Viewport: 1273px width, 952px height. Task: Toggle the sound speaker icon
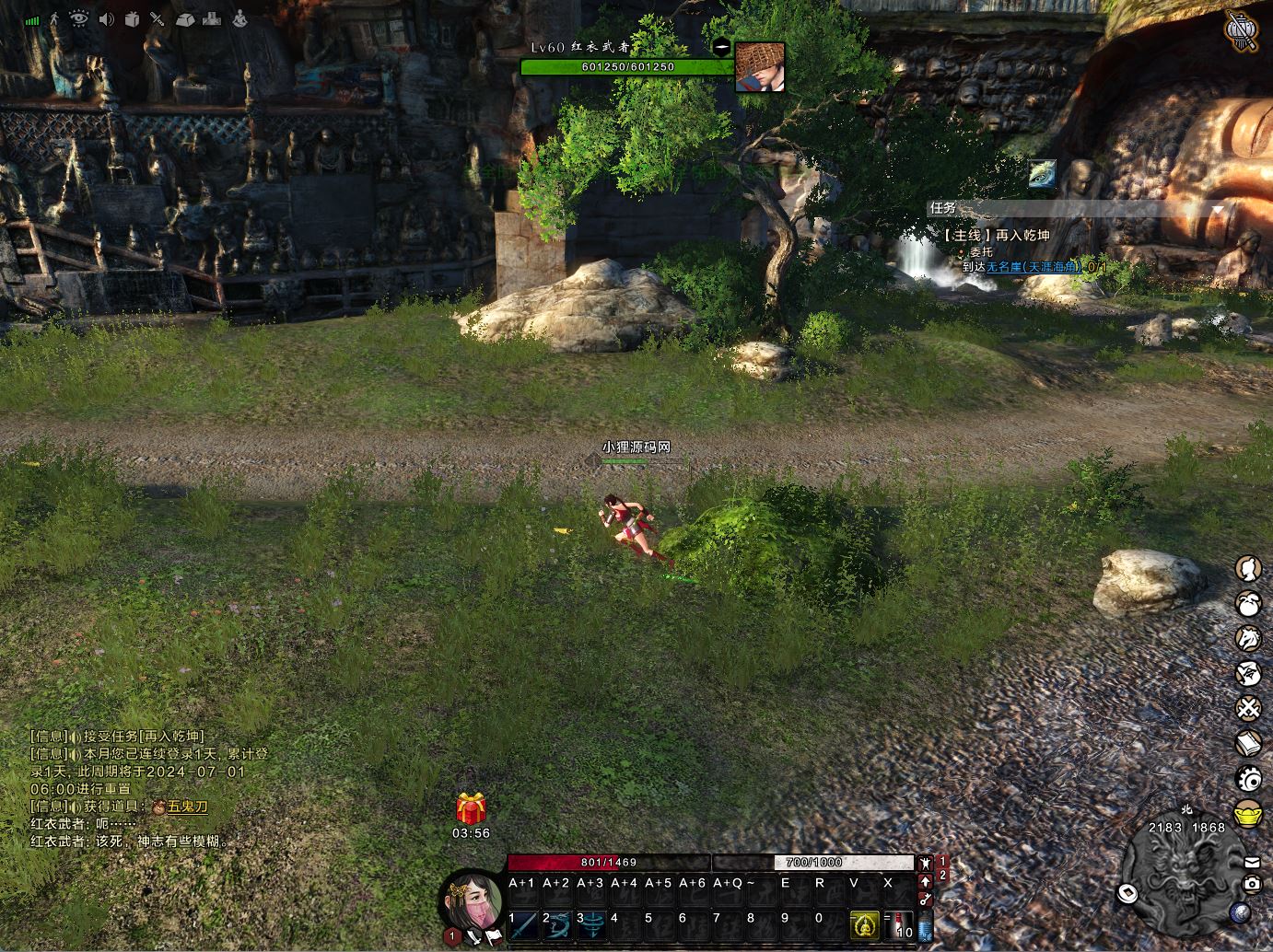[107, 19]
